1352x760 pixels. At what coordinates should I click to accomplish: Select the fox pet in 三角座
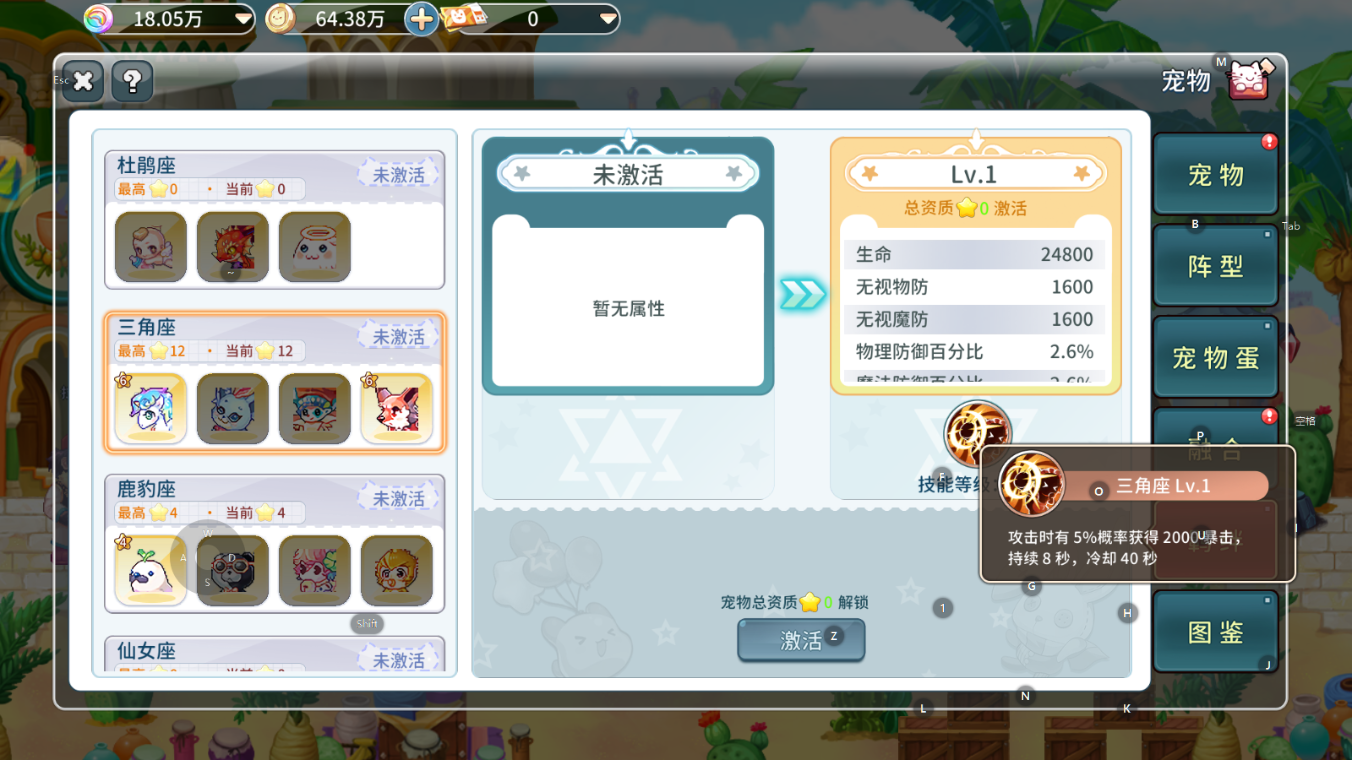396,408
